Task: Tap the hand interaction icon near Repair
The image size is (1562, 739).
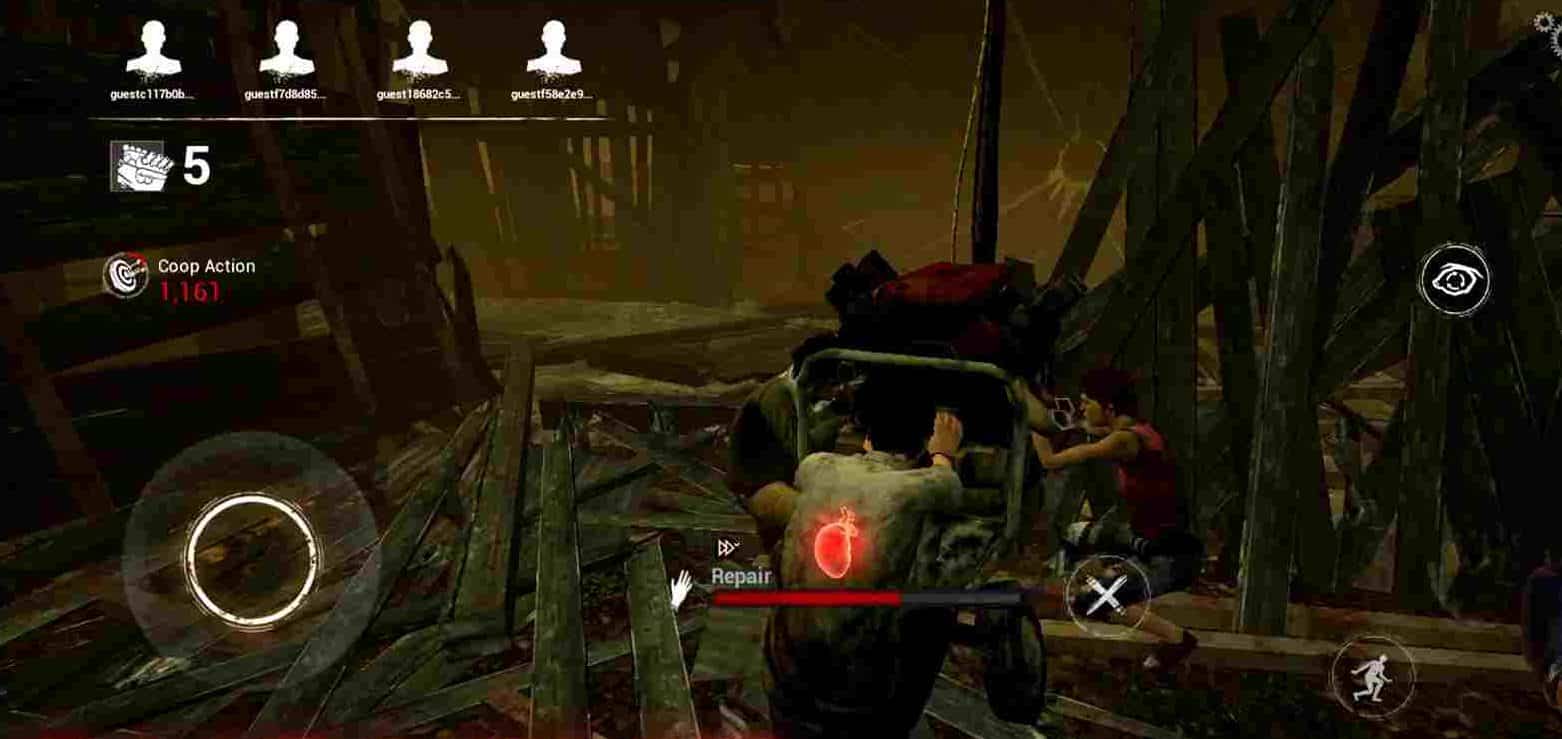Action: coord(681,588)
